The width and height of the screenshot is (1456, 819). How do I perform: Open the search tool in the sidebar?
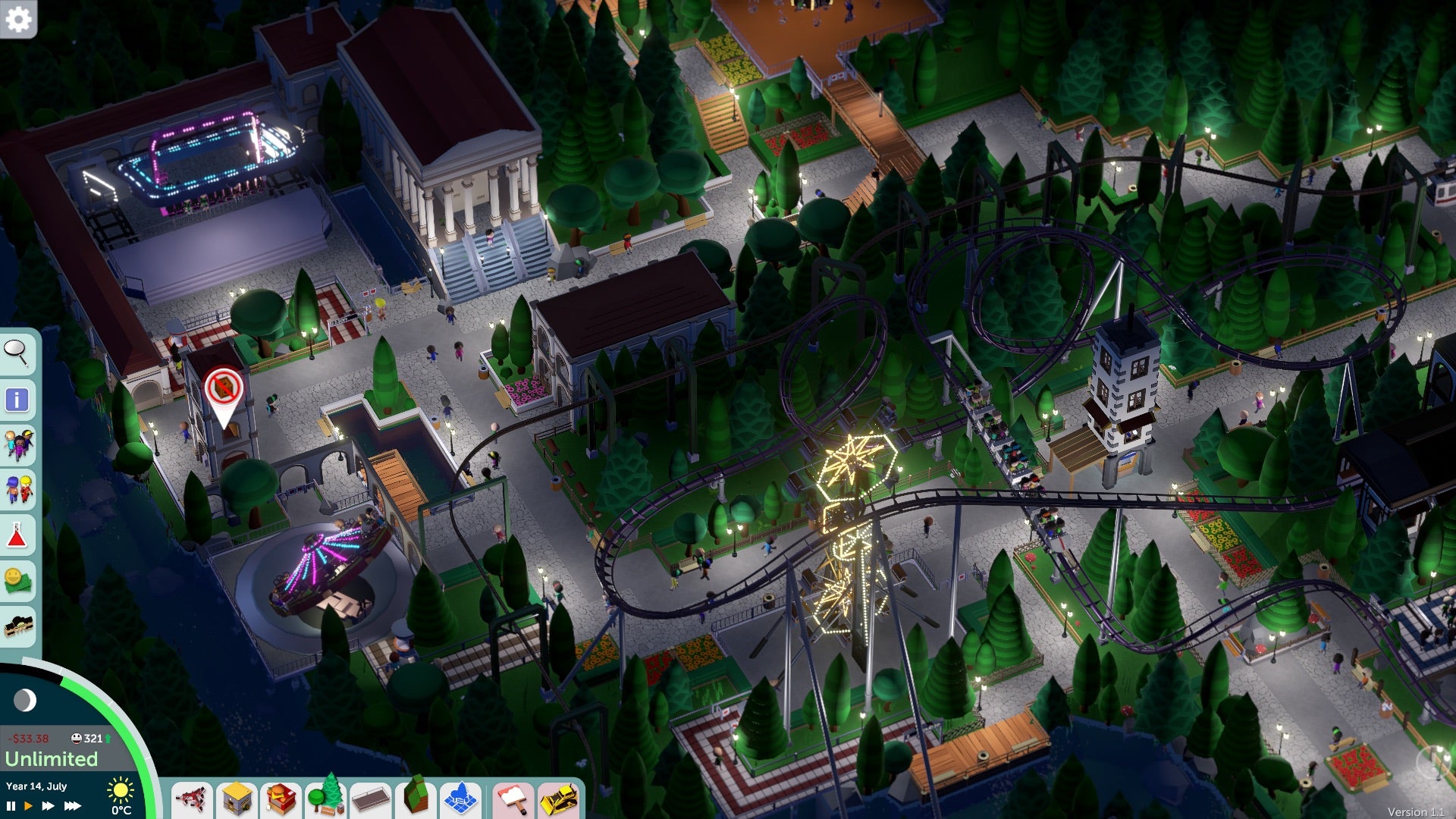17,353
